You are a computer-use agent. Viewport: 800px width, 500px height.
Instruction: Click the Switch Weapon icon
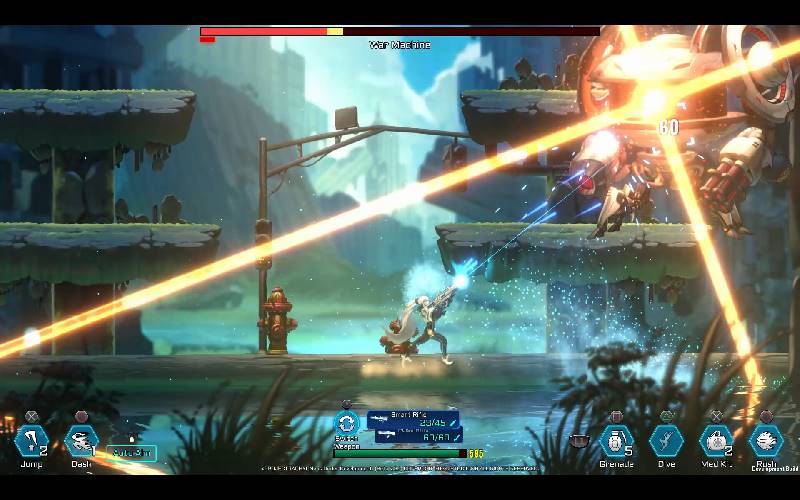[347, 423]
